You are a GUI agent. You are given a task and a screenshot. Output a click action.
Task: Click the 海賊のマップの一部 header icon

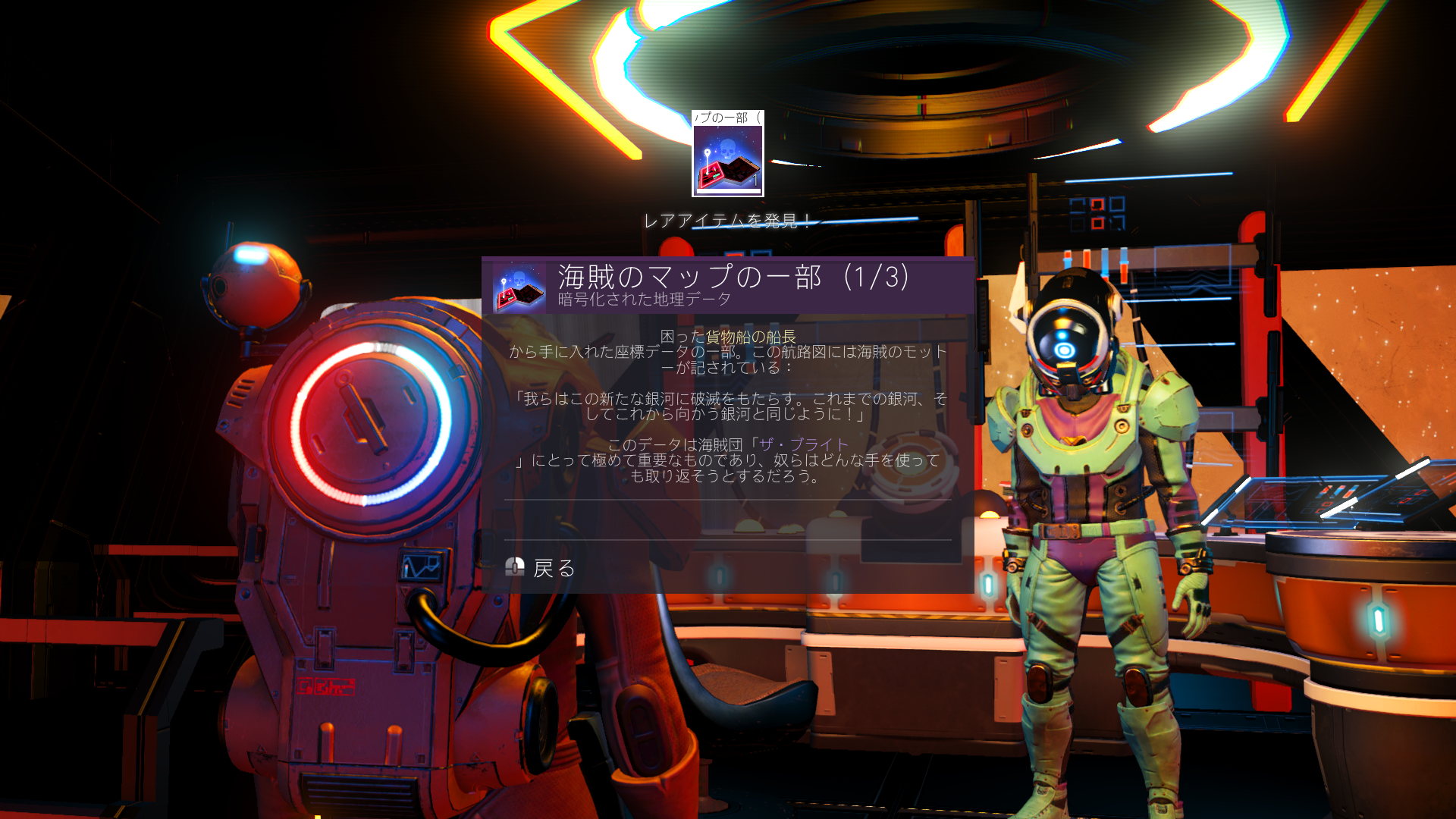(519, 288)
